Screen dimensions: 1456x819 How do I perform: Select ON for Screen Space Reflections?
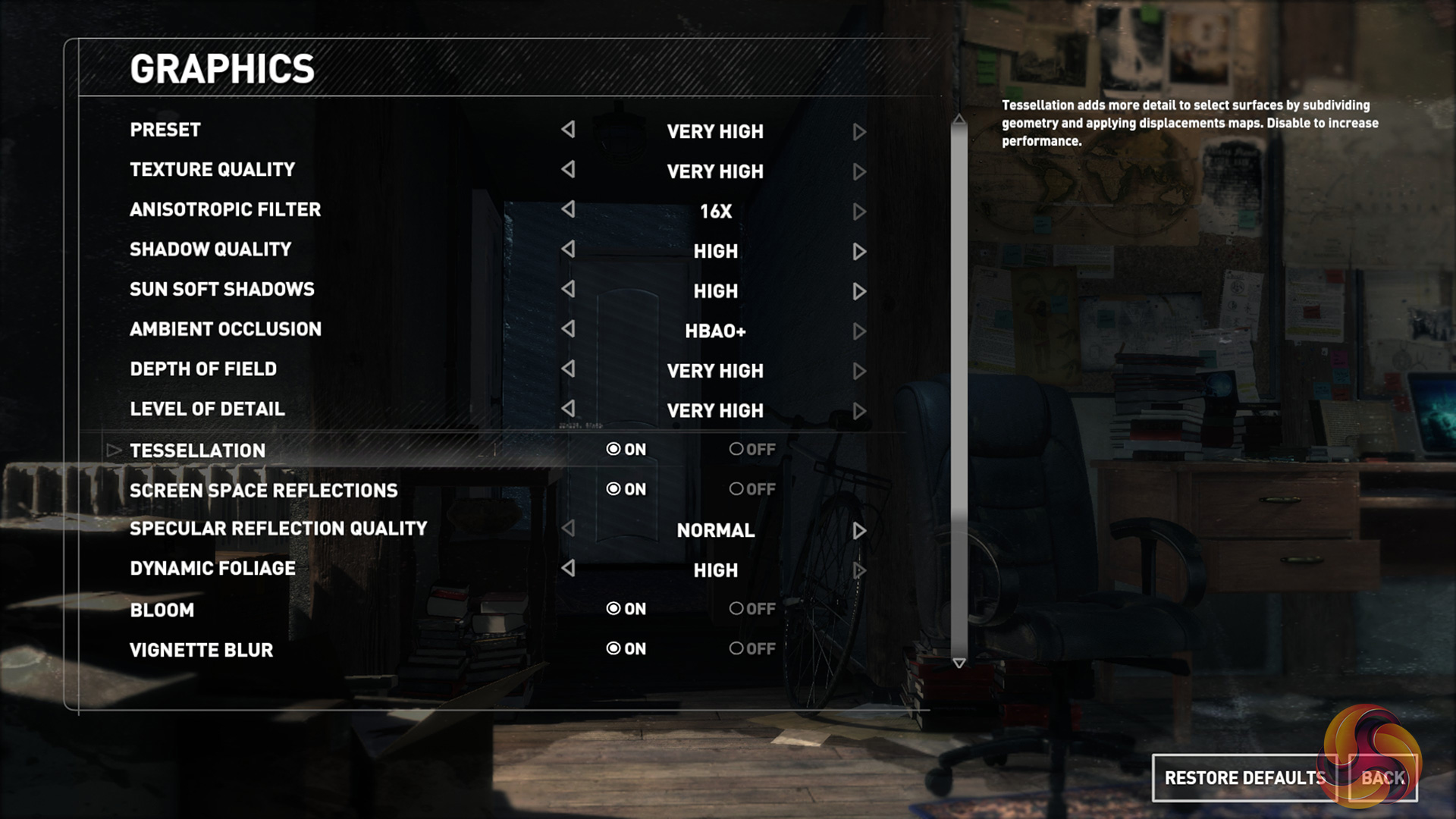(626, 490)
